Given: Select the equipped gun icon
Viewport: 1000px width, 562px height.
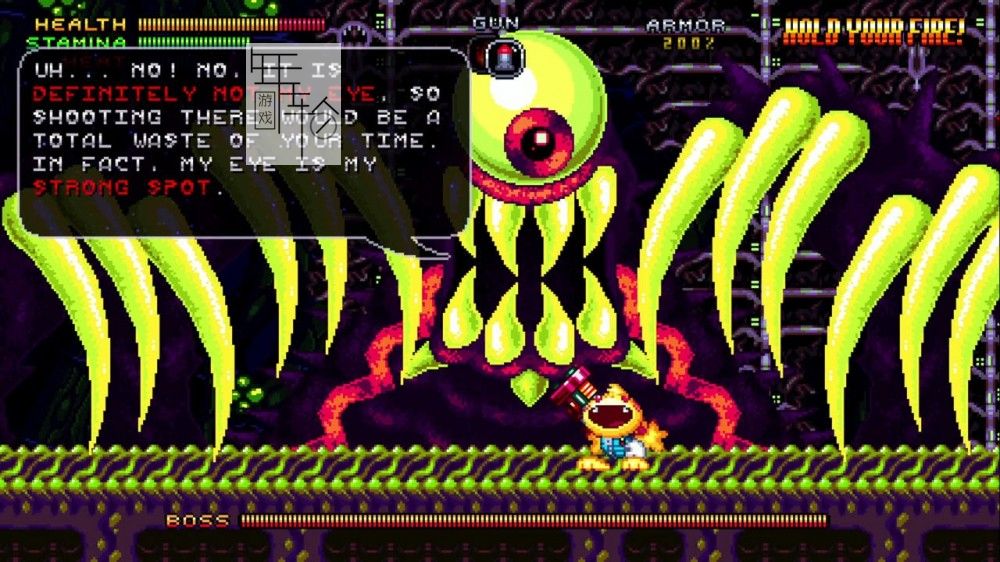Looking at the screenshot, I should pyautogui.click(x=503, y=55).
